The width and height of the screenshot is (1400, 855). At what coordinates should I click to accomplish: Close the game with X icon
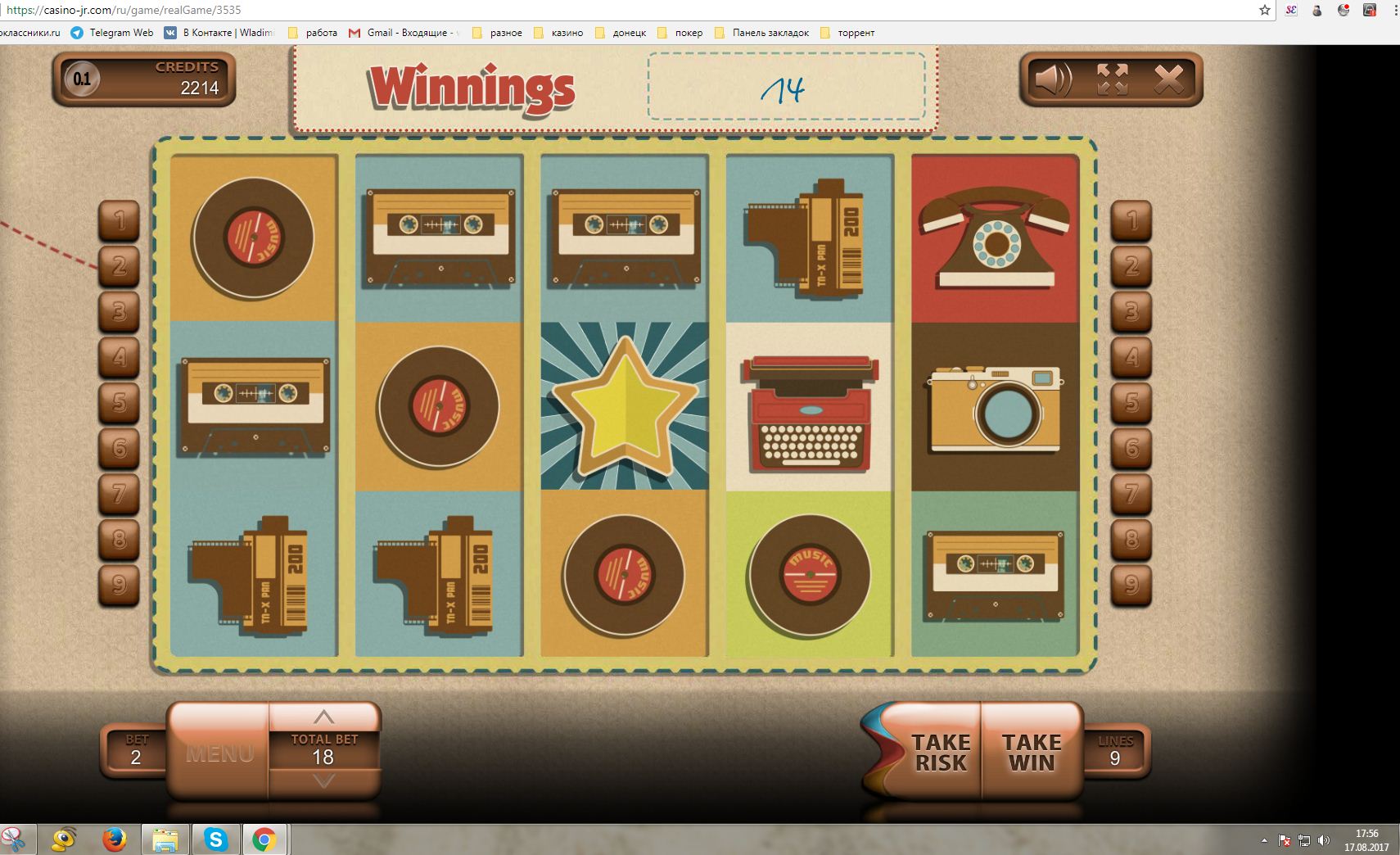point(1168,79)
